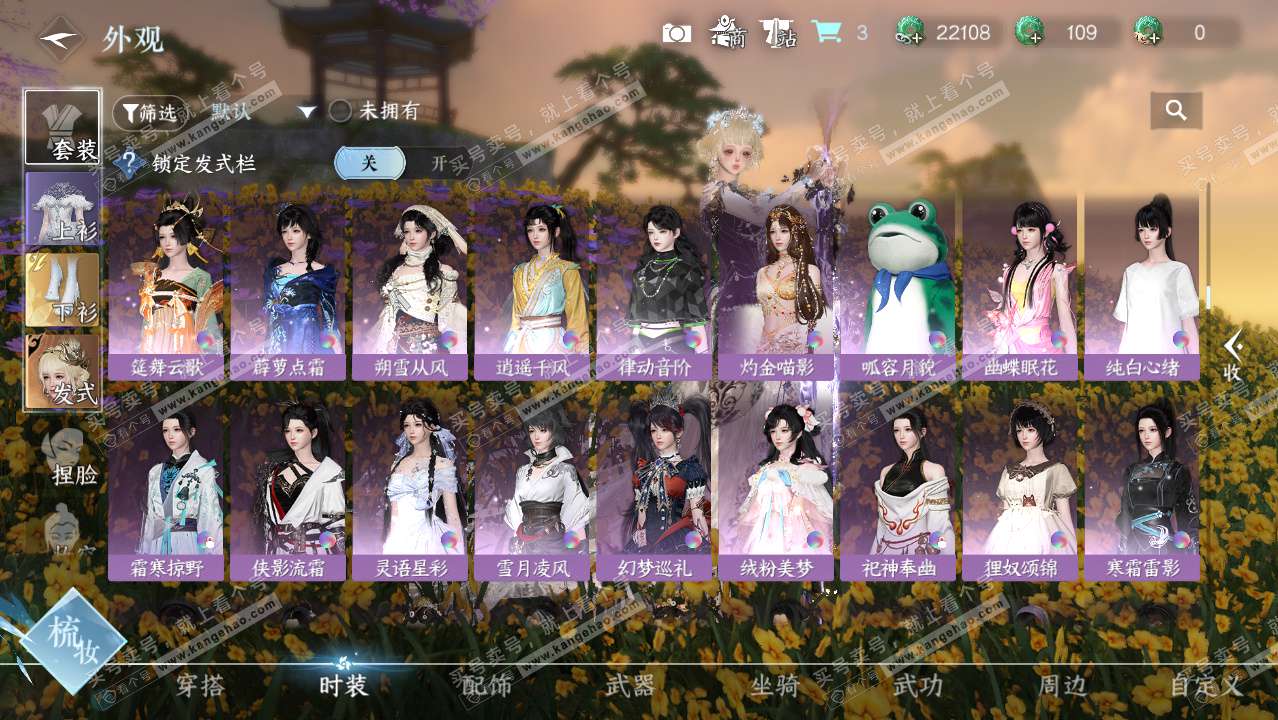Select the 套装 outfit set category

pos(63,127)
